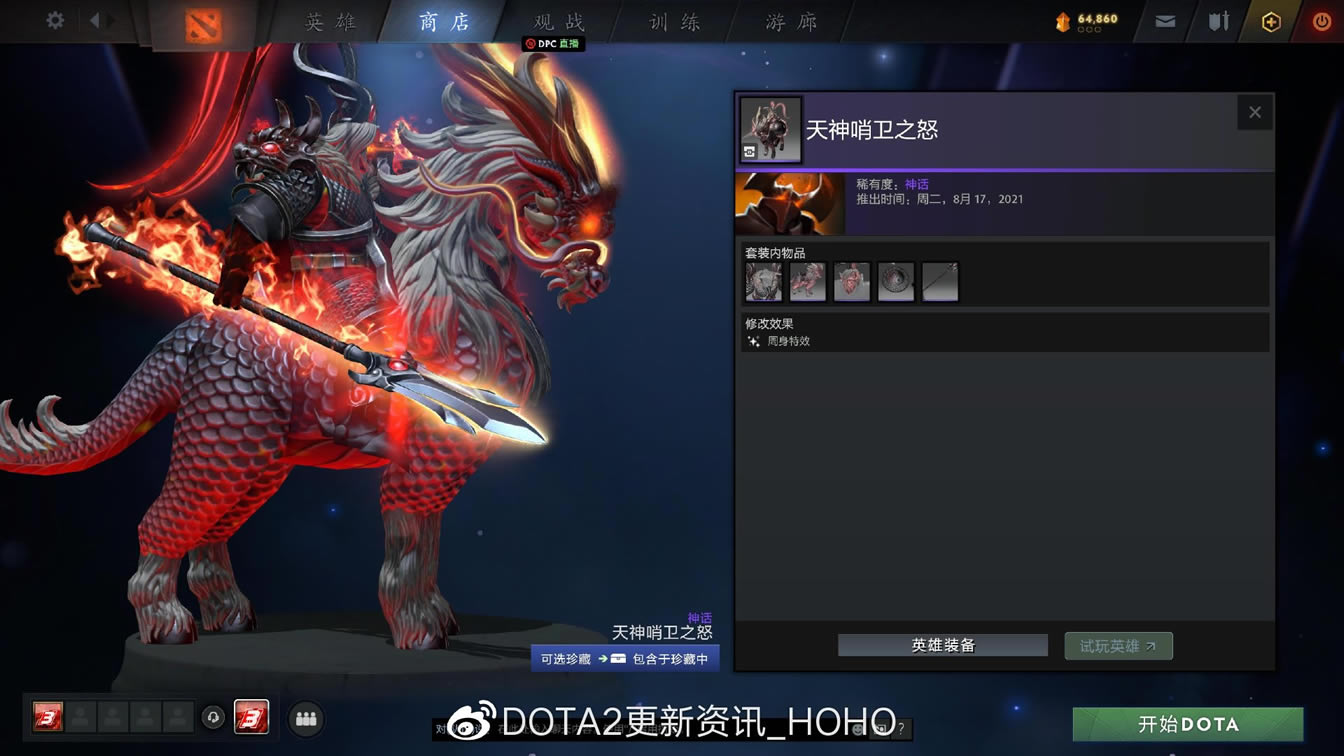
Task: Open the Dota Plus hexagon icon
Action: tap(1271, 20)
